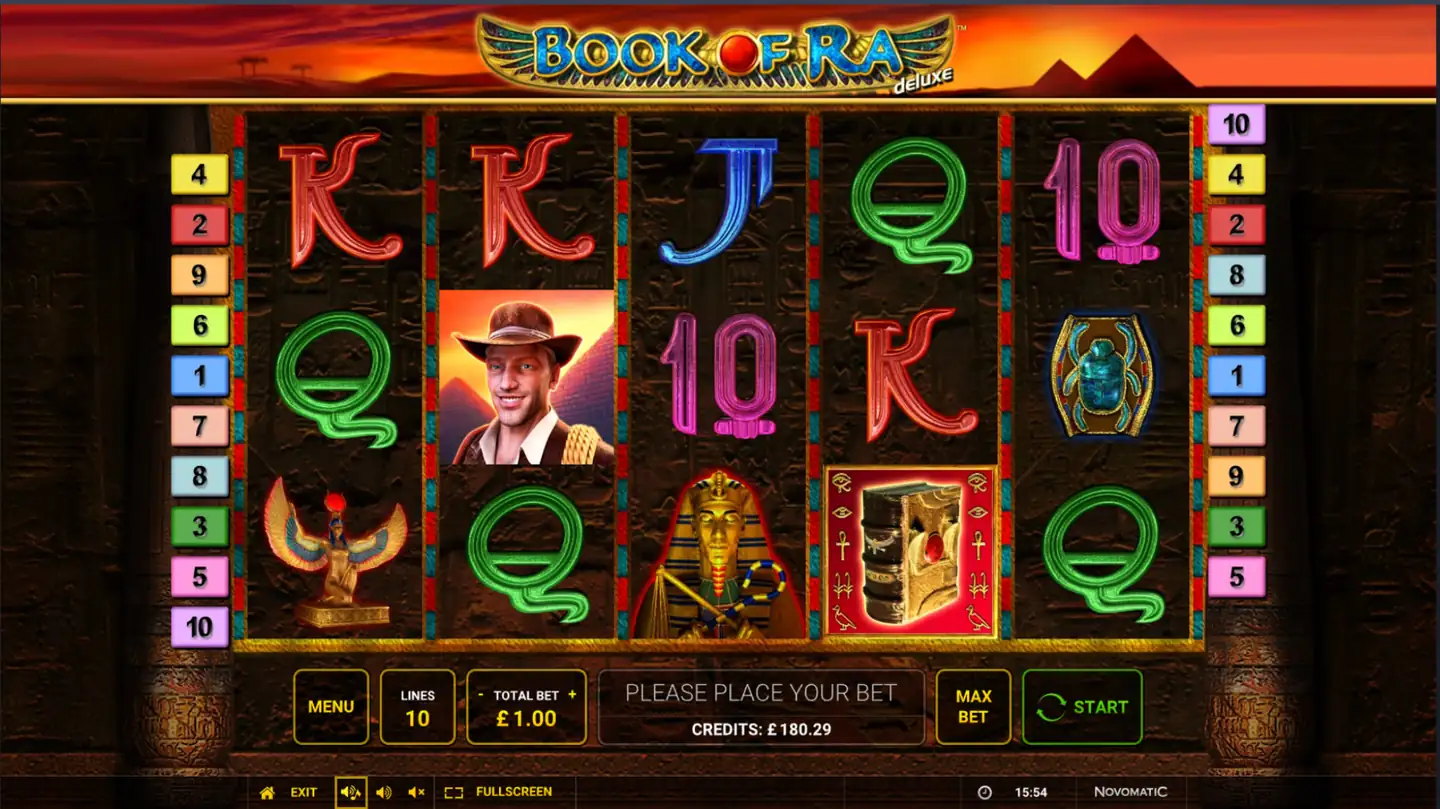Click the EXIT option in the bottom bar
Viewport: 1440px width, 809px height.
pyautogui.click(x=302, y=791)
